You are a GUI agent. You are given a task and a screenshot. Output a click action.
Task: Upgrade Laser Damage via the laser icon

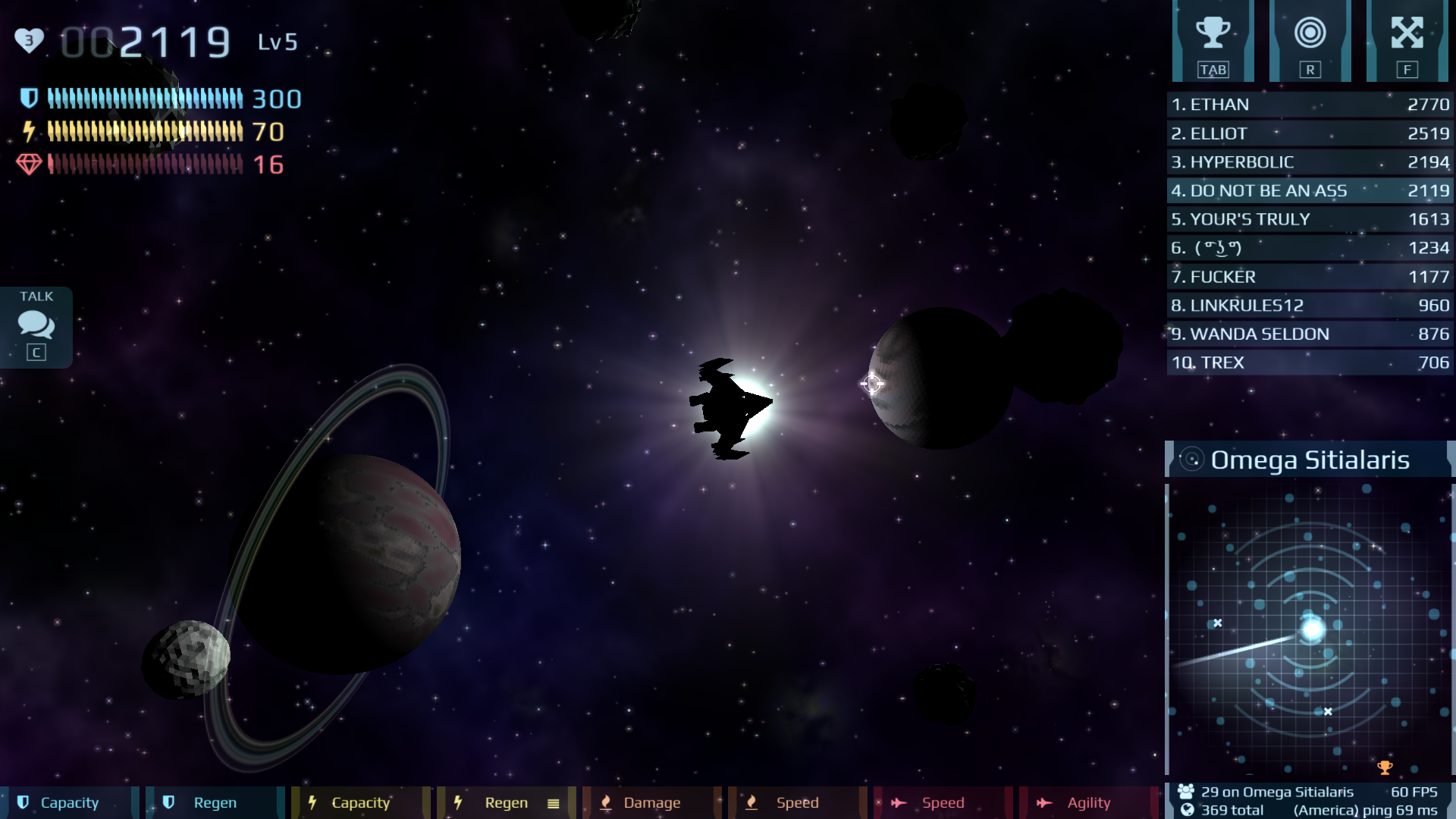606,802
